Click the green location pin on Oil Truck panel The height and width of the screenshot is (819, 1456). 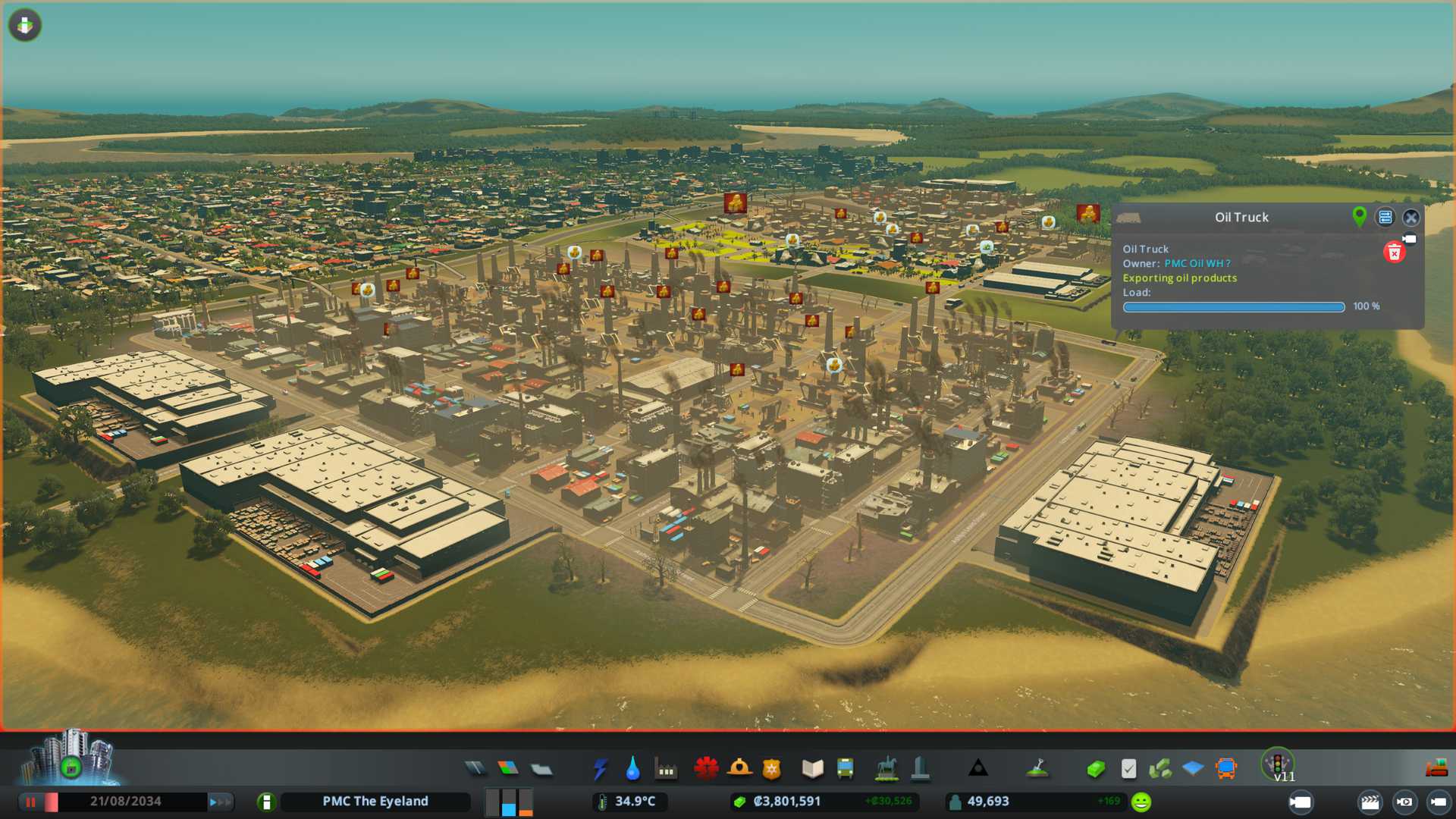pyautogui.click(x=1360, y=217)
